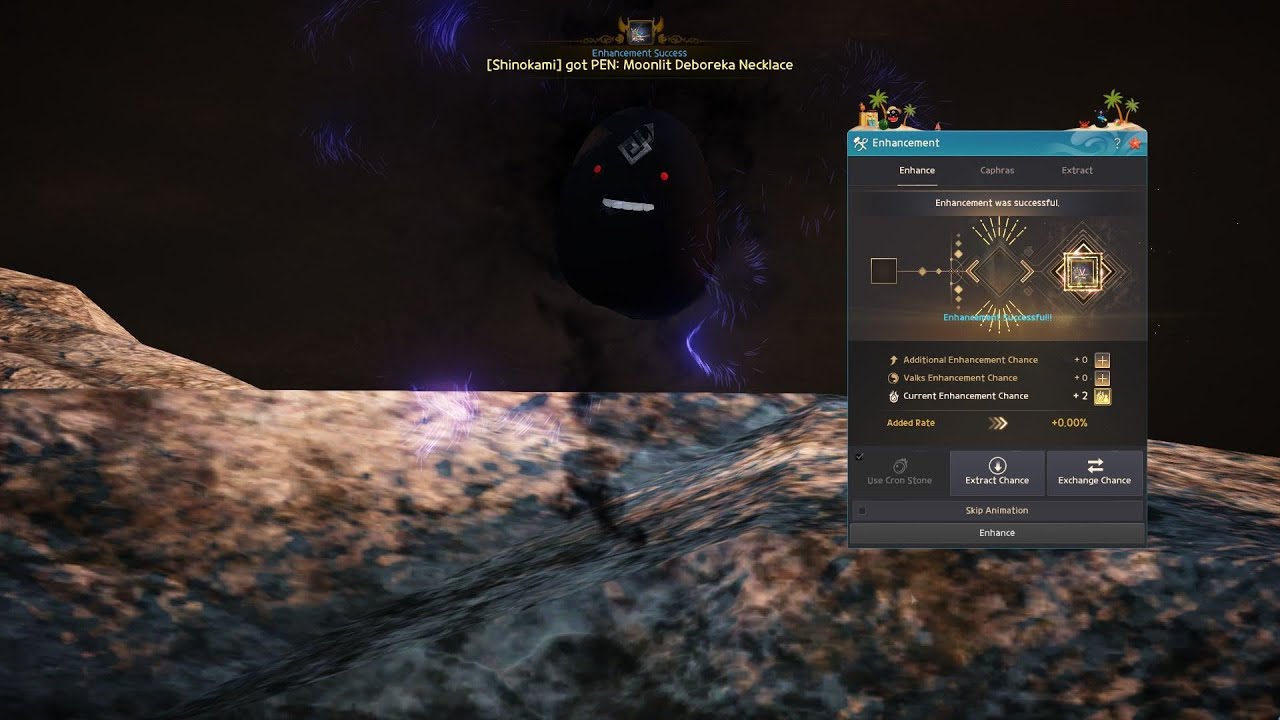Select the Enhance tab
This screenshot has width=1280, height=720.
(x=917, y=170)
